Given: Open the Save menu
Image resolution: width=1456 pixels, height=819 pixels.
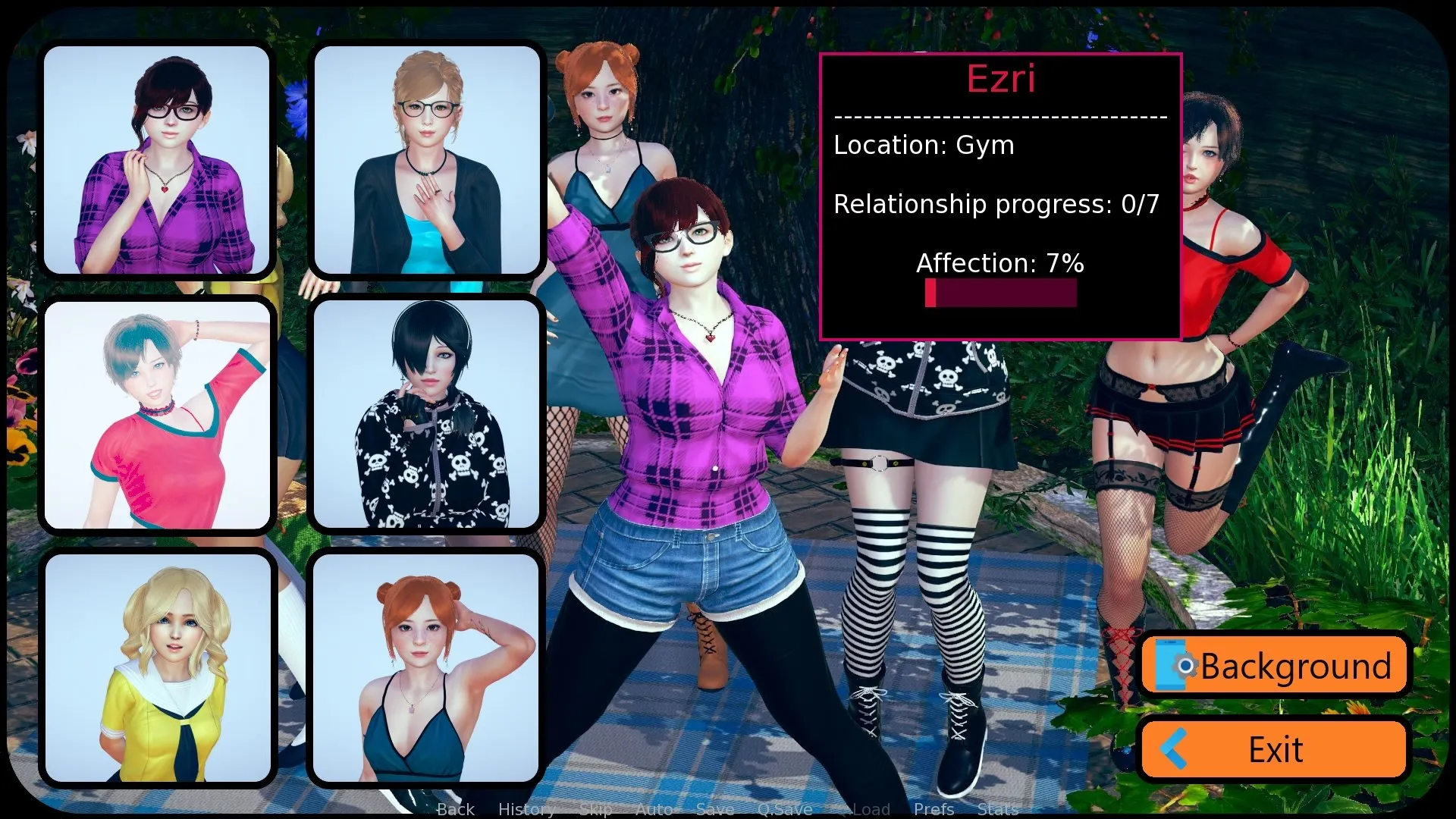Looking at the screenshot, I should tap(714, 809).
